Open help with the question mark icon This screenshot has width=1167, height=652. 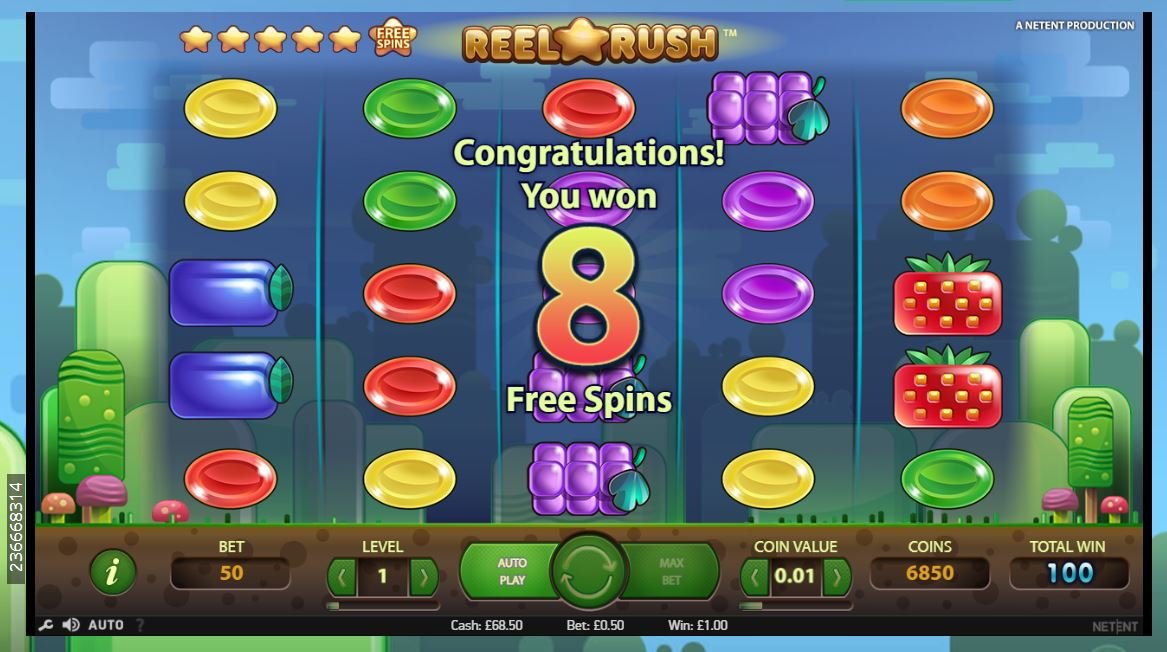tap(140, 625)
